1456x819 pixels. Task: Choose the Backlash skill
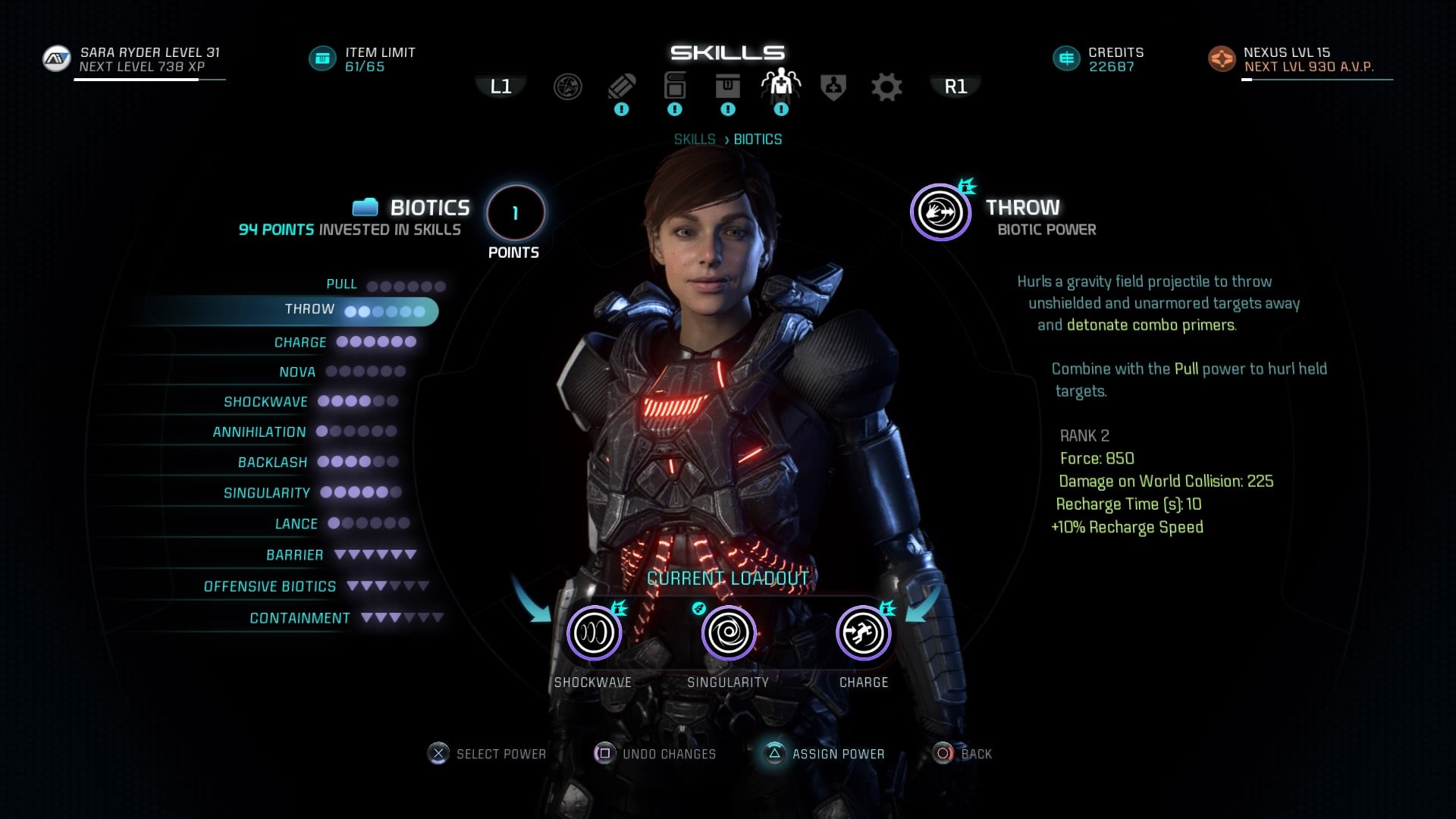point(272,463)
